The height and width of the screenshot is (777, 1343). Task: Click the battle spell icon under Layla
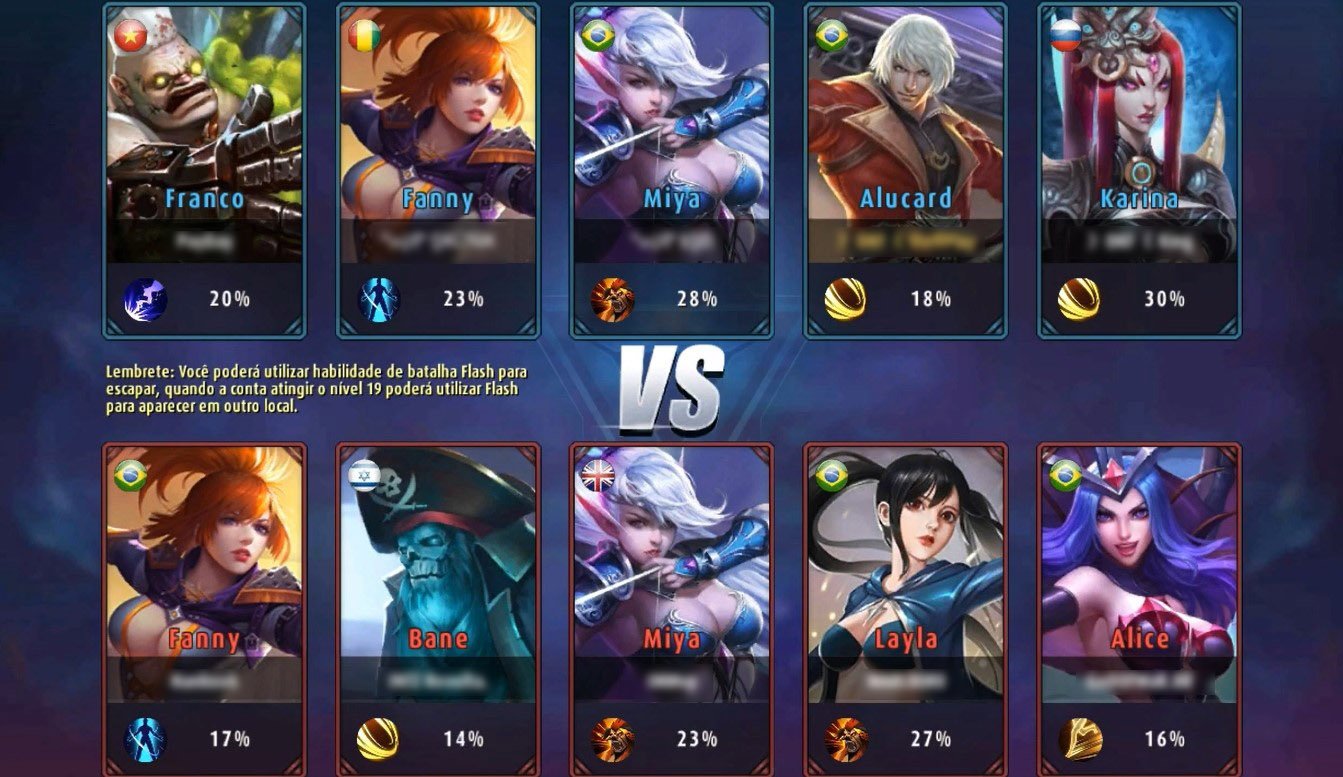point(846,739)
